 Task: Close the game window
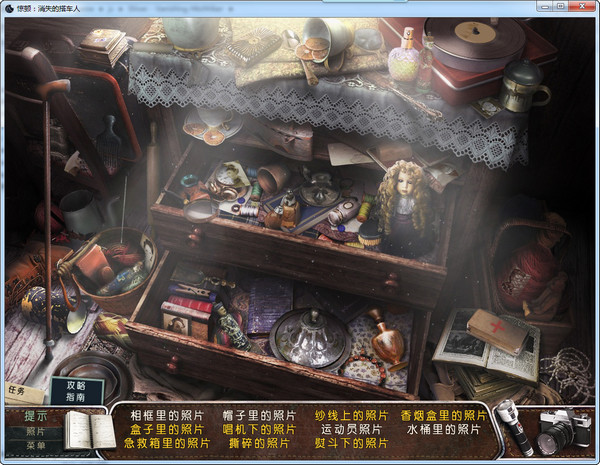586,6
